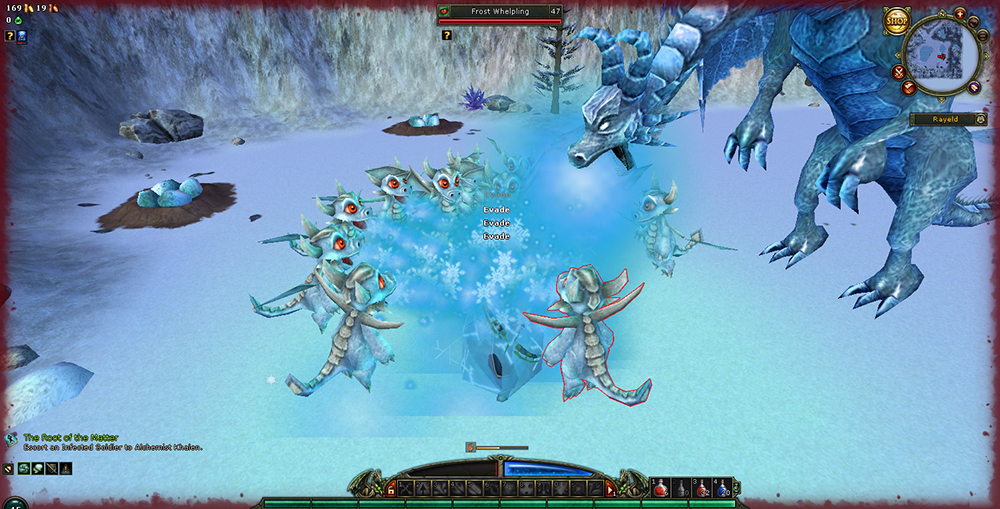Select the blue buff icon beside the question mark
The width and height of the screenshot is (1000, 509).
coord(22,36)
